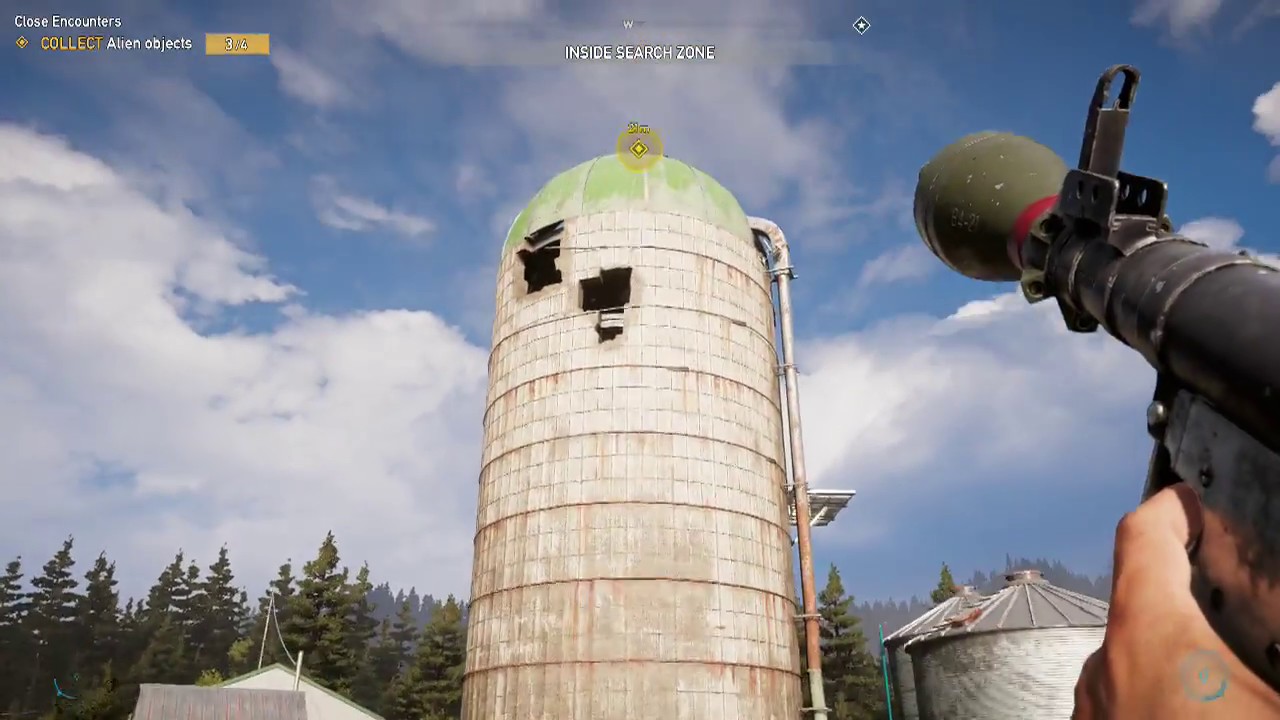
Task: Click the yellow diamond objective waypoint marker
Action: [x=639, y=149]
